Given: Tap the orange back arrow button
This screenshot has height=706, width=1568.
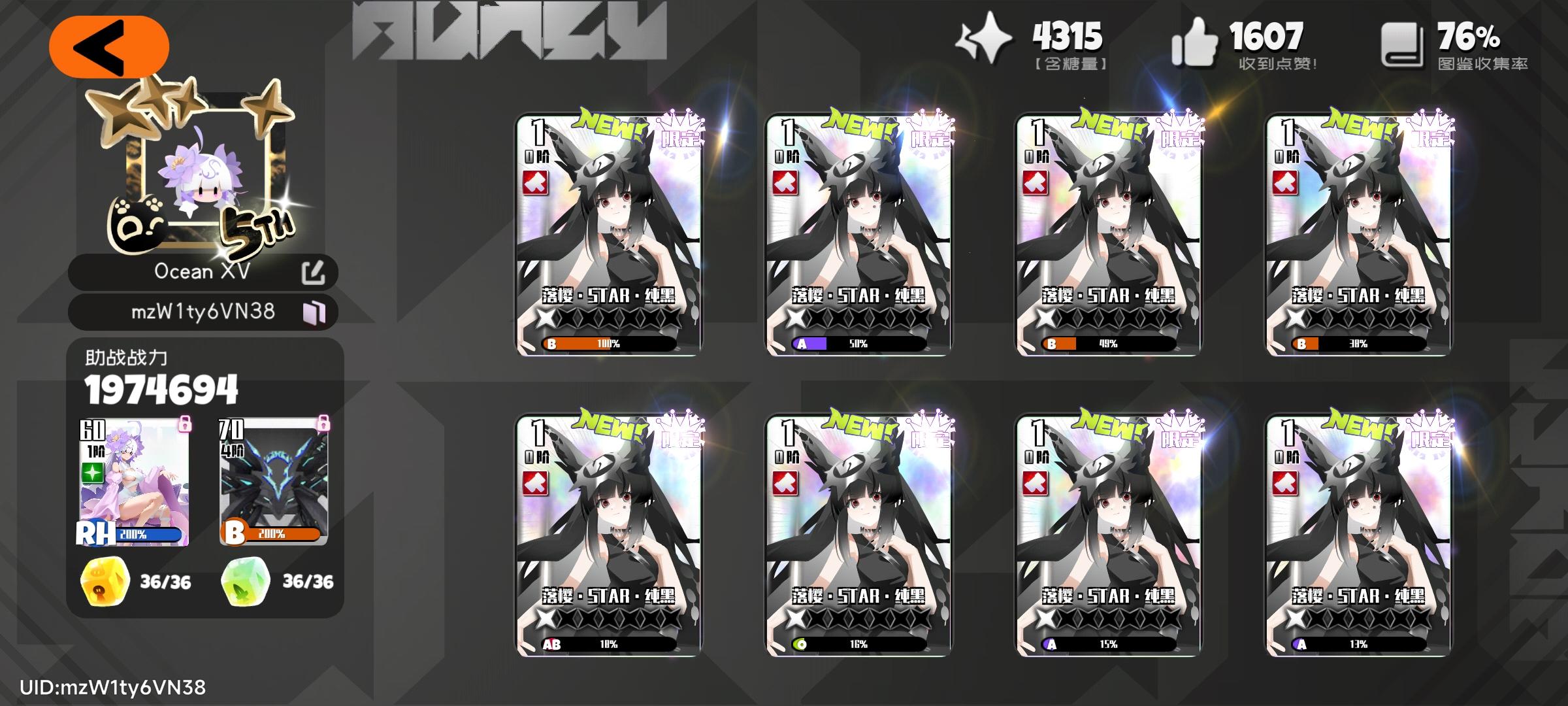Looking at the screenshot, I should pos(110,46).
